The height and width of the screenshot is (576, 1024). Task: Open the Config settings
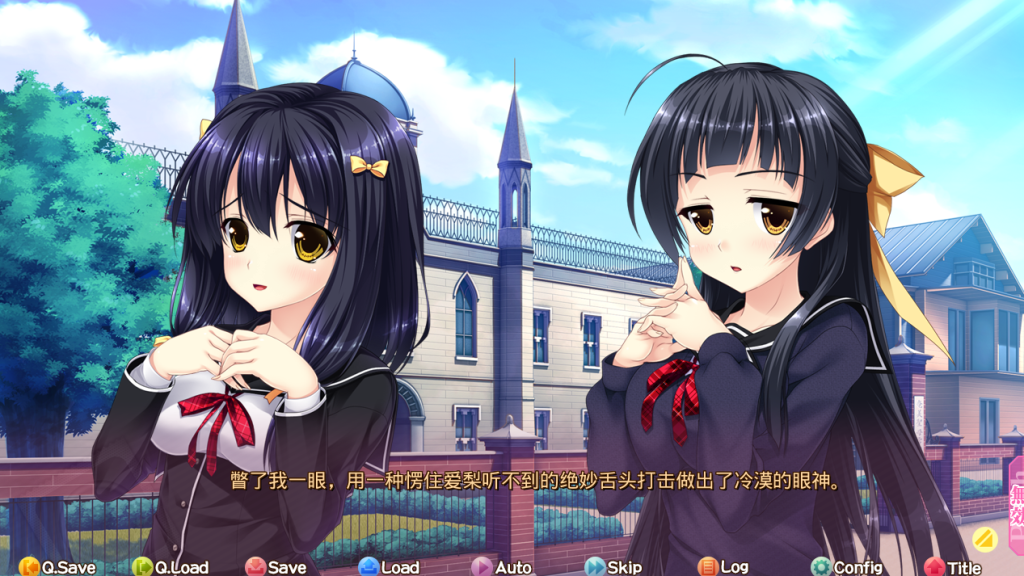pos(847,567)
